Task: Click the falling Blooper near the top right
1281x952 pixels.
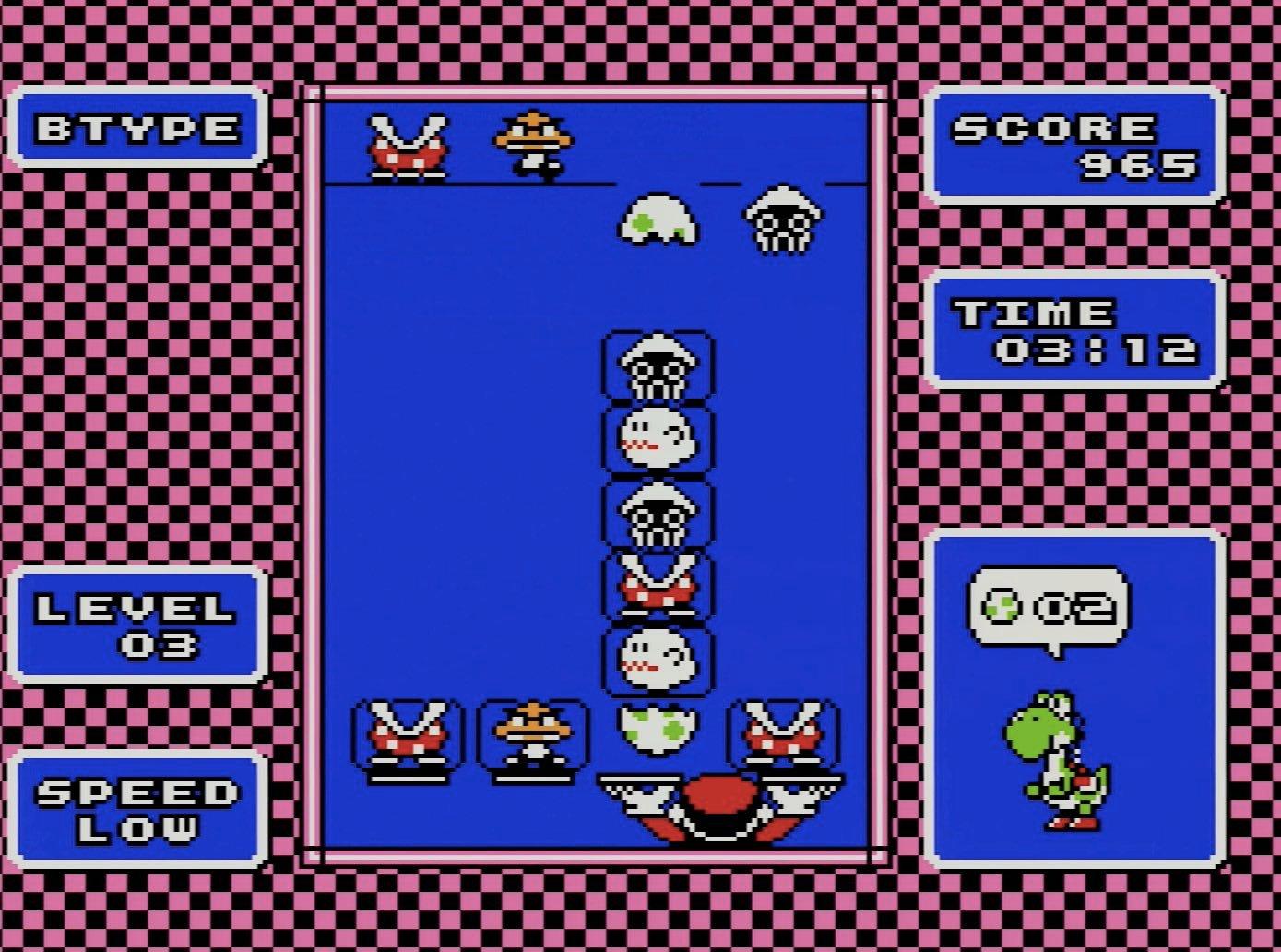Action: click(x=784, y=221)
